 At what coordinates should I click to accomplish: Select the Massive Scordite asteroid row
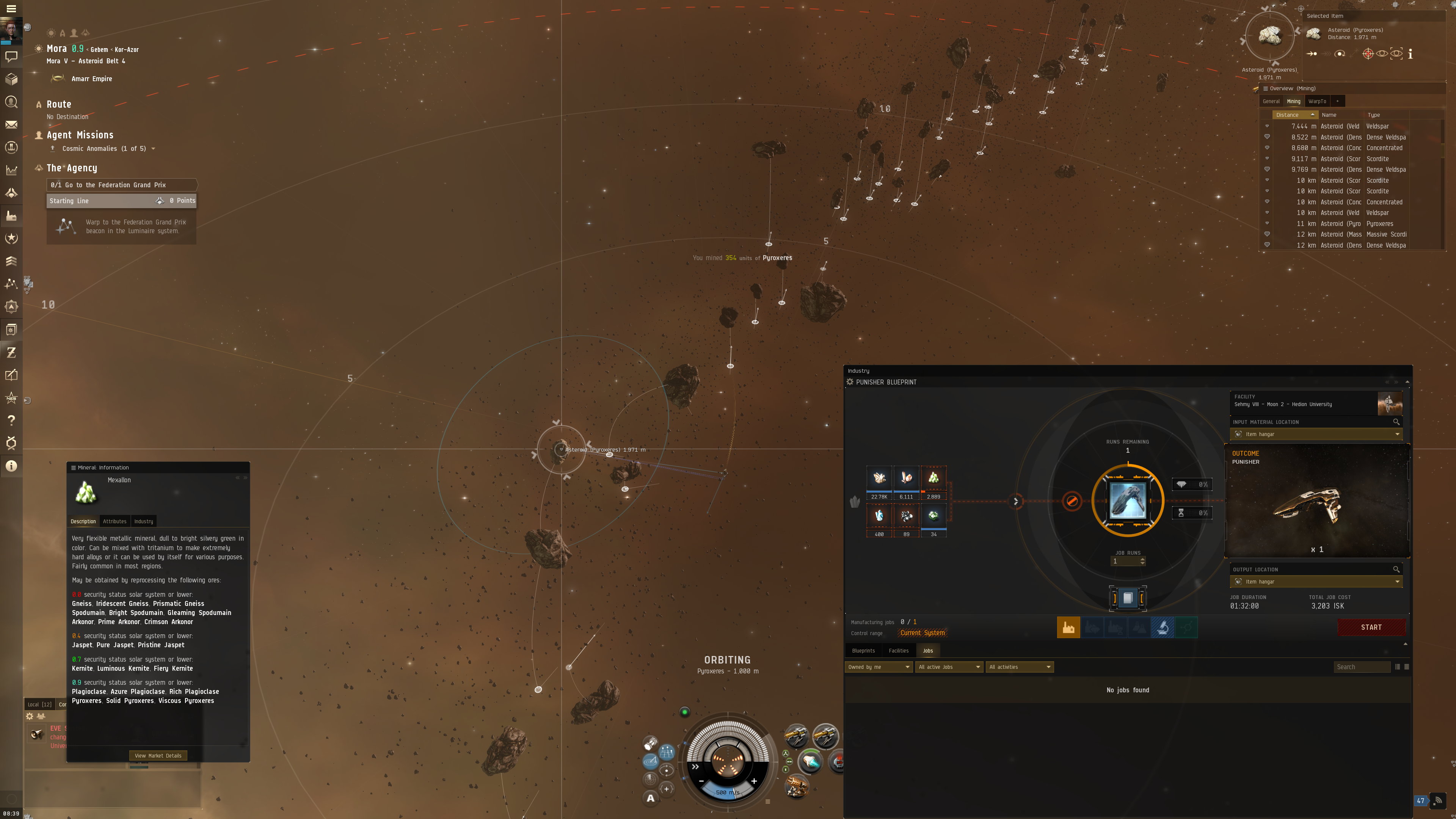[x=1351, y=235]
